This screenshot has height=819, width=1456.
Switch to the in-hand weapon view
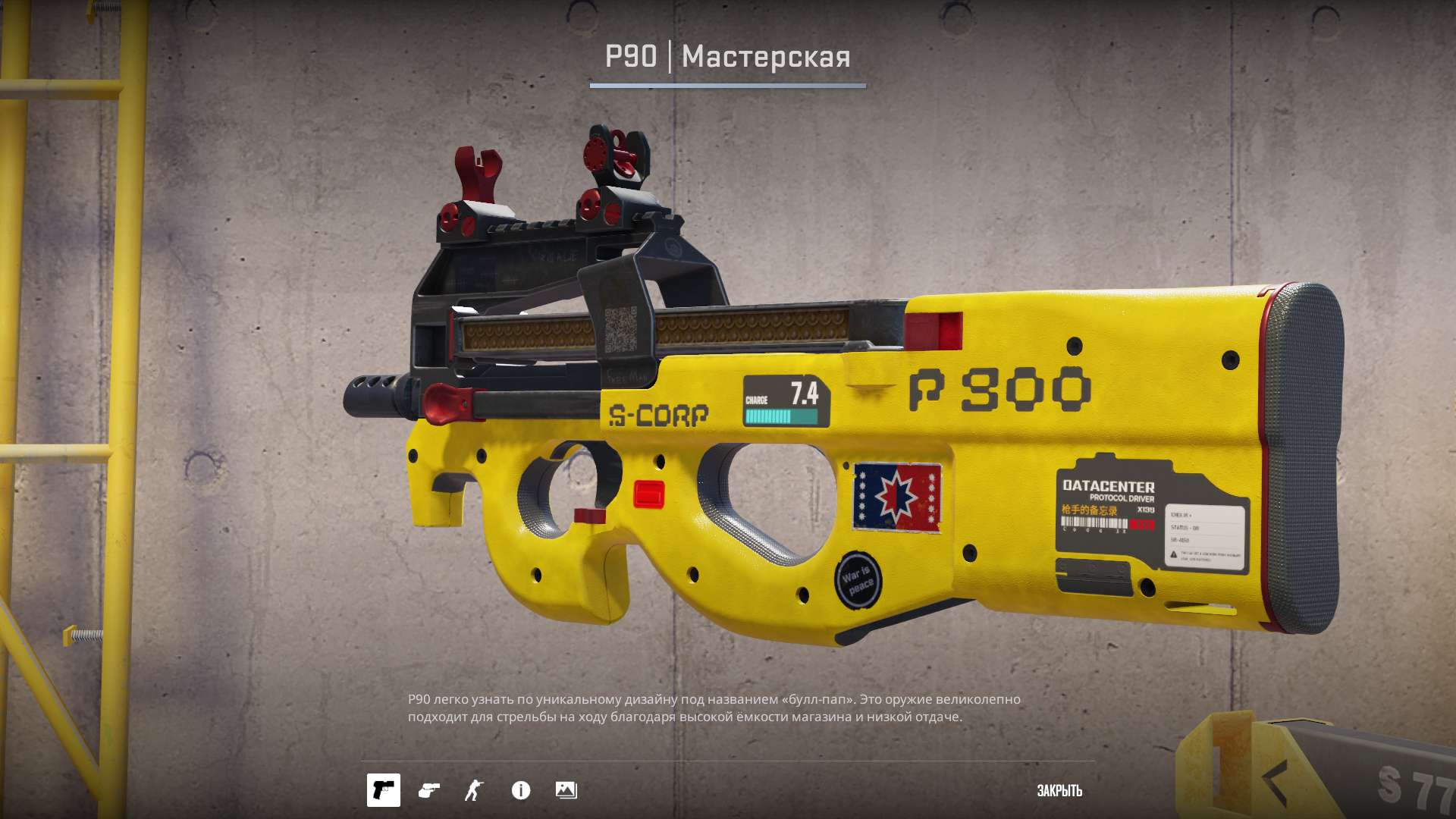tap(429, 790)
